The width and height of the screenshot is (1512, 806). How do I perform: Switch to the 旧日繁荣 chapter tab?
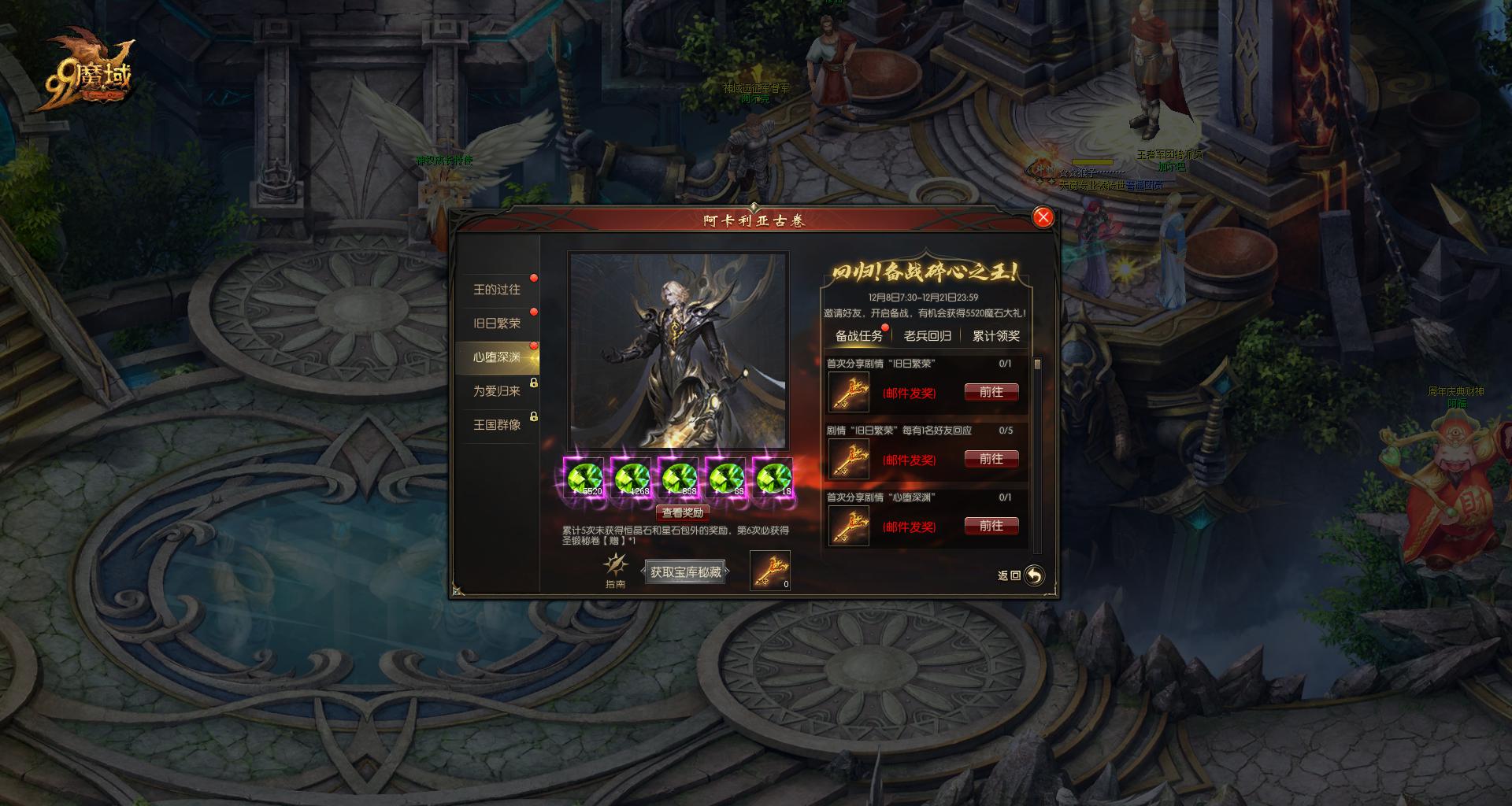click(497, 324)
